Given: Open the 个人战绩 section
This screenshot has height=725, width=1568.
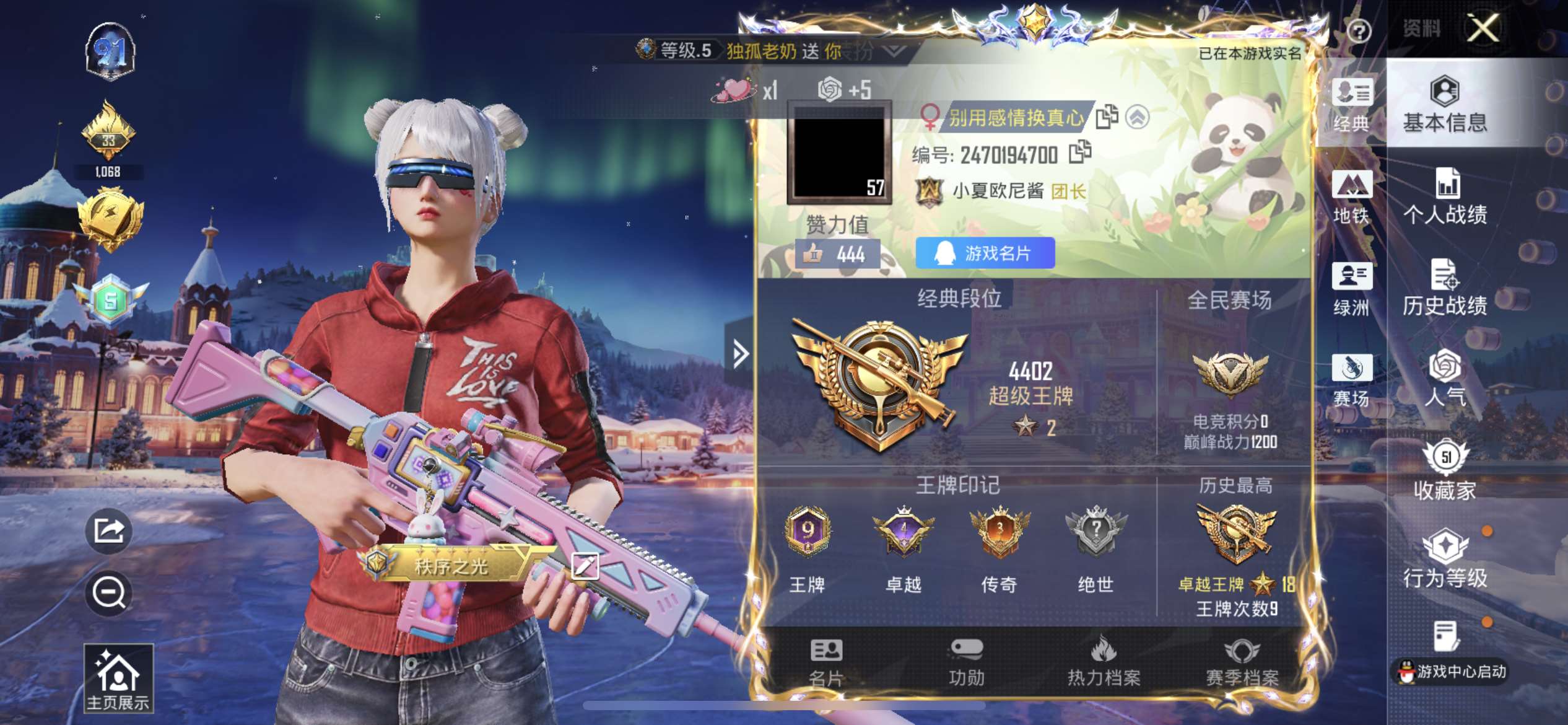Looking at the screenshot, I should (1445, 196).
